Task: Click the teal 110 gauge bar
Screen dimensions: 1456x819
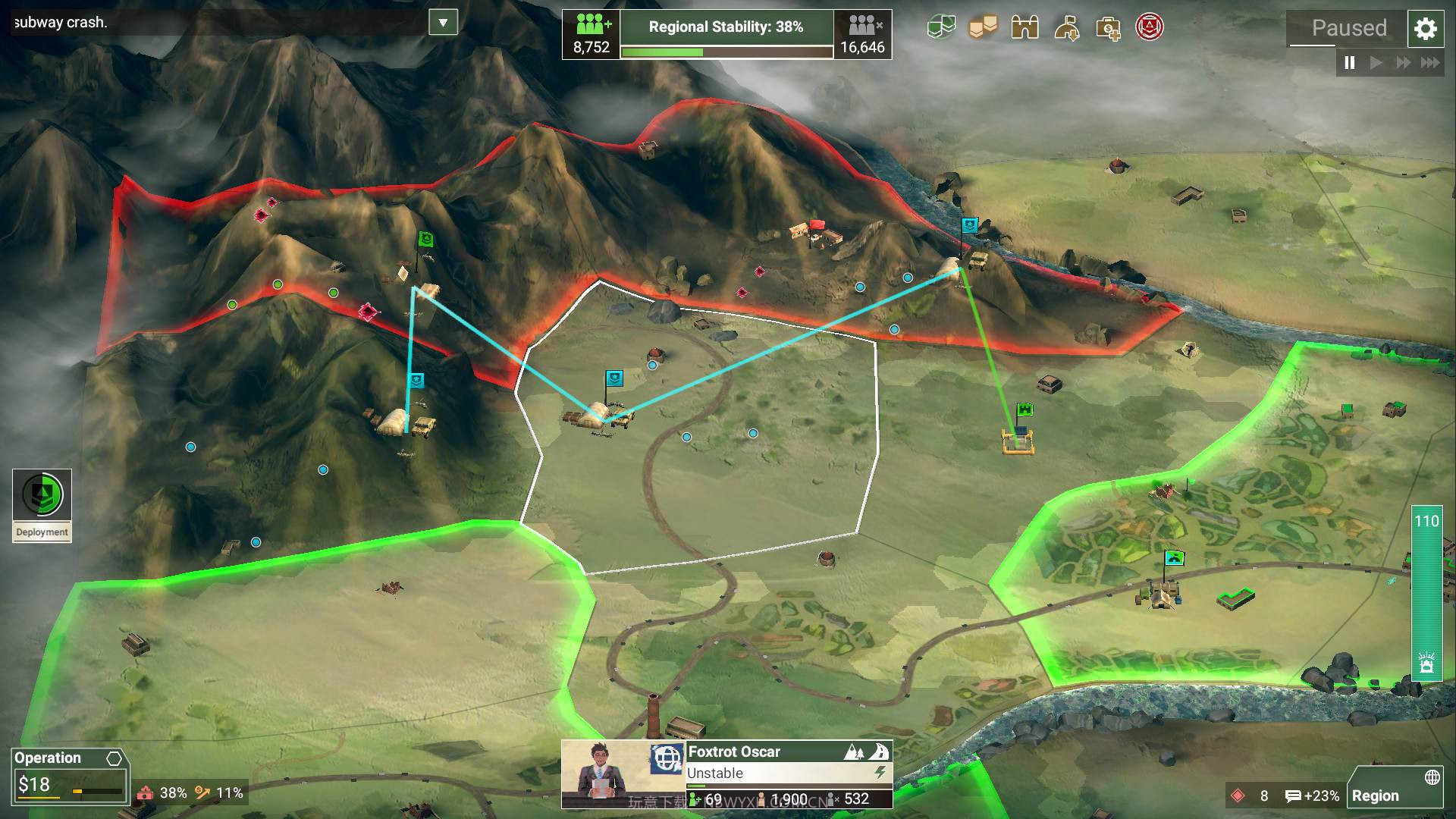Action: (1426, 591)
